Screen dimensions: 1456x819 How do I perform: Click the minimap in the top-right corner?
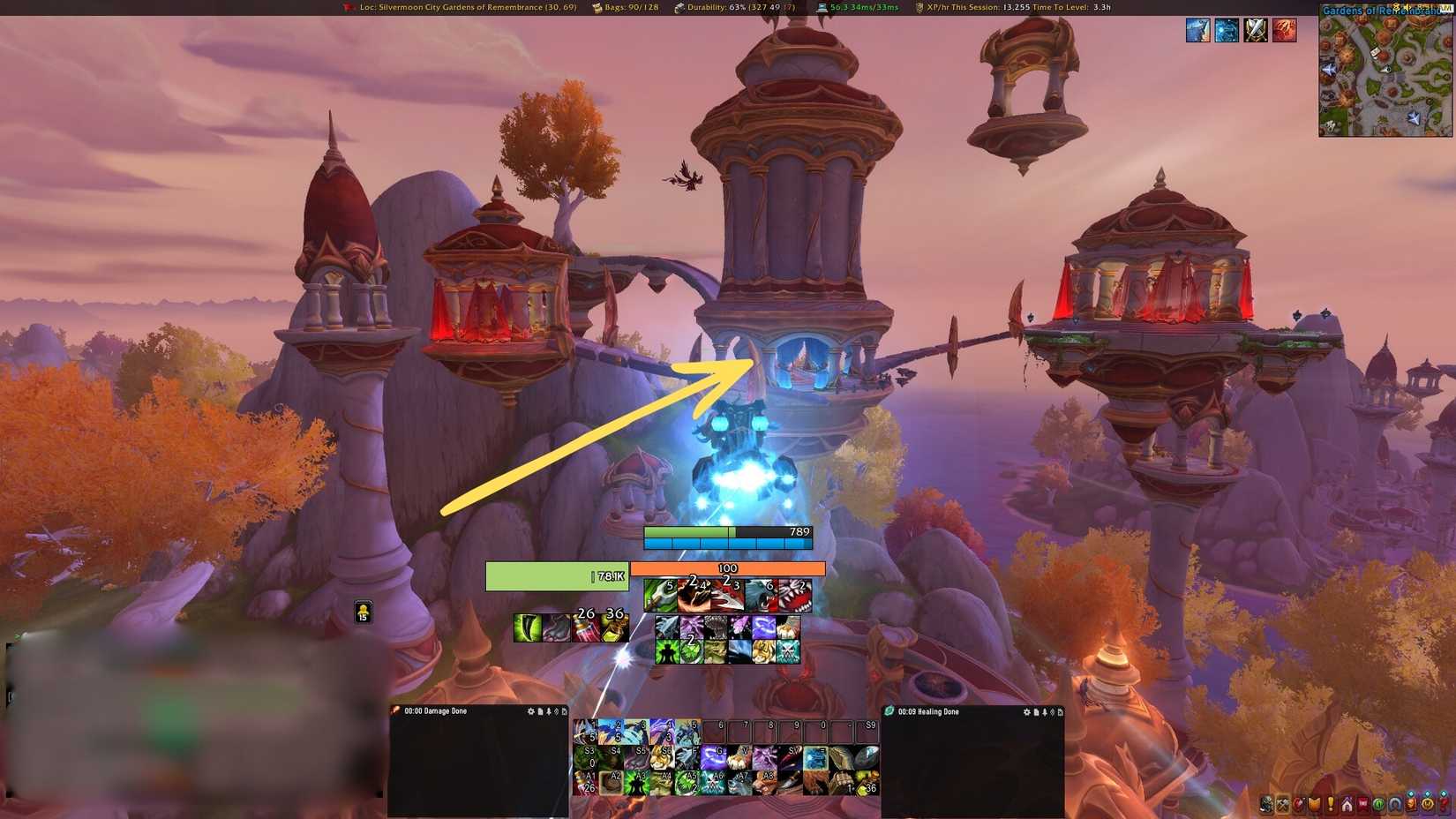click(x=1385, y=75)
